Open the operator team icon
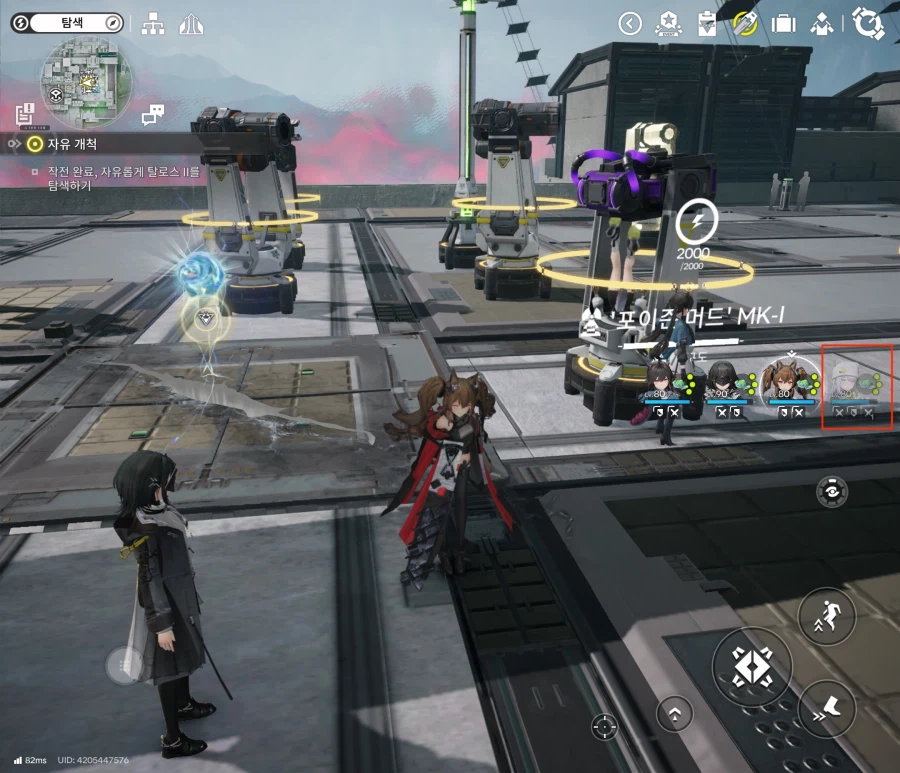Screen dimensions: 900x773 (822, 23)
